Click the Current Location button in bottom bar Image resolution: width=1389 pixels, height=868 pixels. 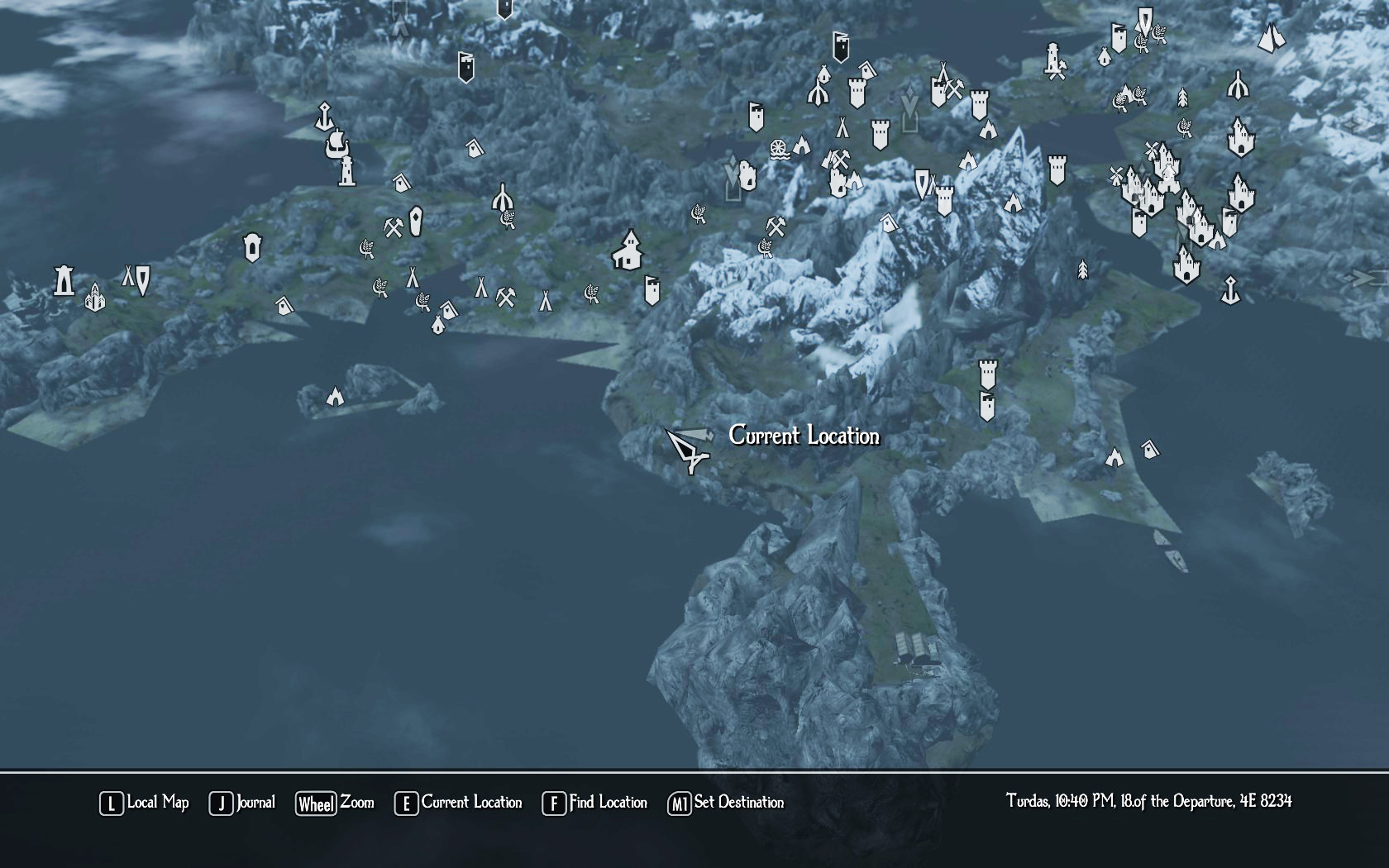[x=459, y=803]
